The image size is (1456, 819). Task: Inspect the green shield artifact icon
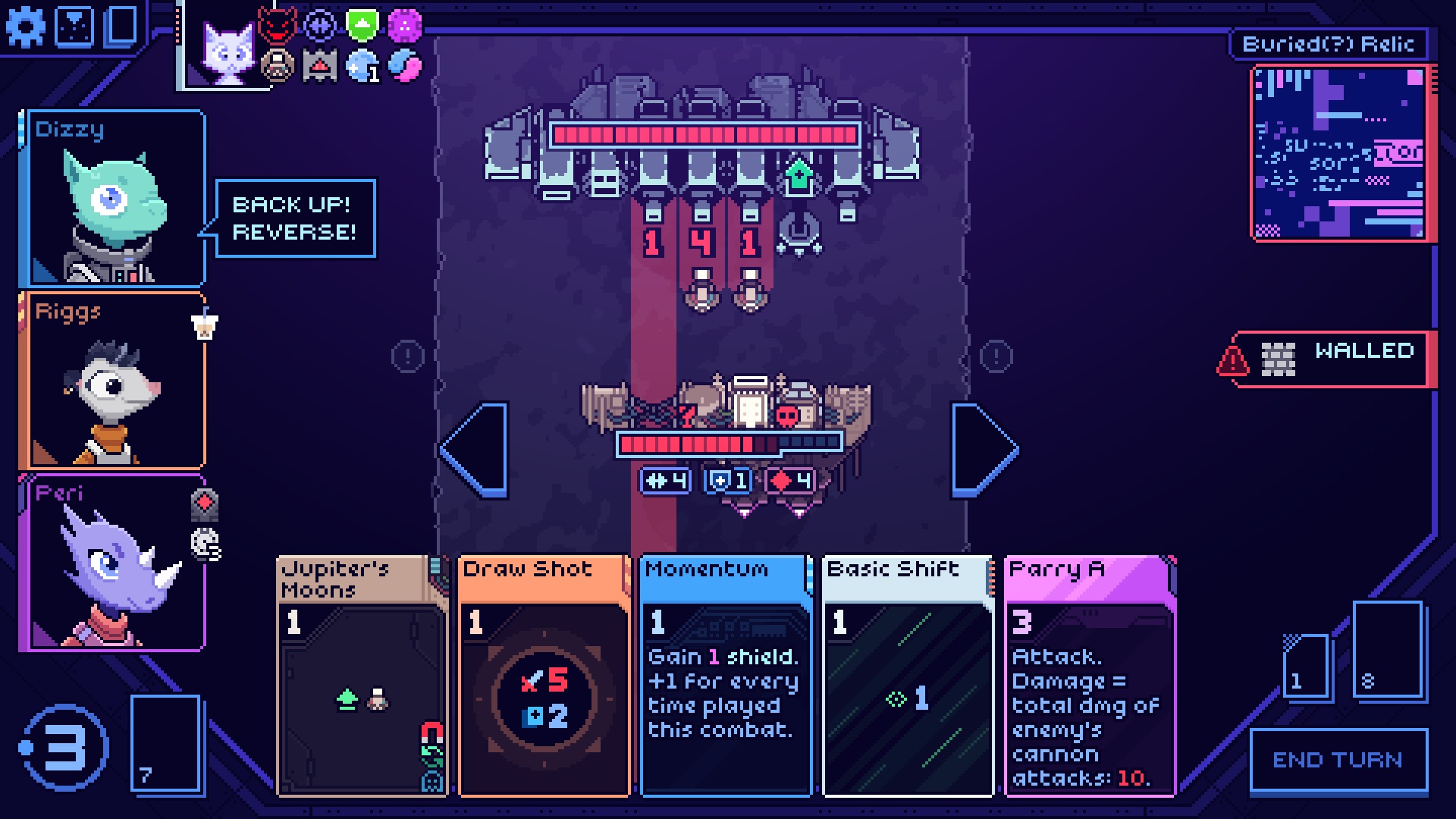[x=362, y=25]
